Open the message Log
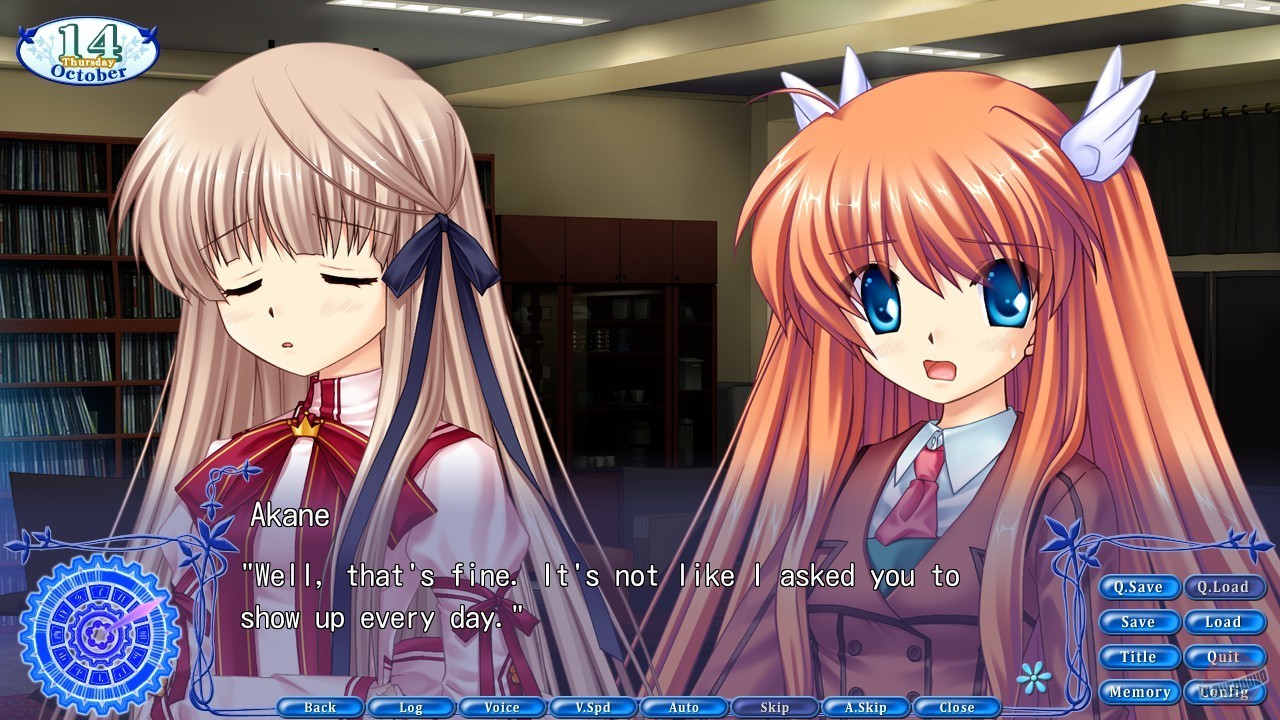 coord(411,706)
